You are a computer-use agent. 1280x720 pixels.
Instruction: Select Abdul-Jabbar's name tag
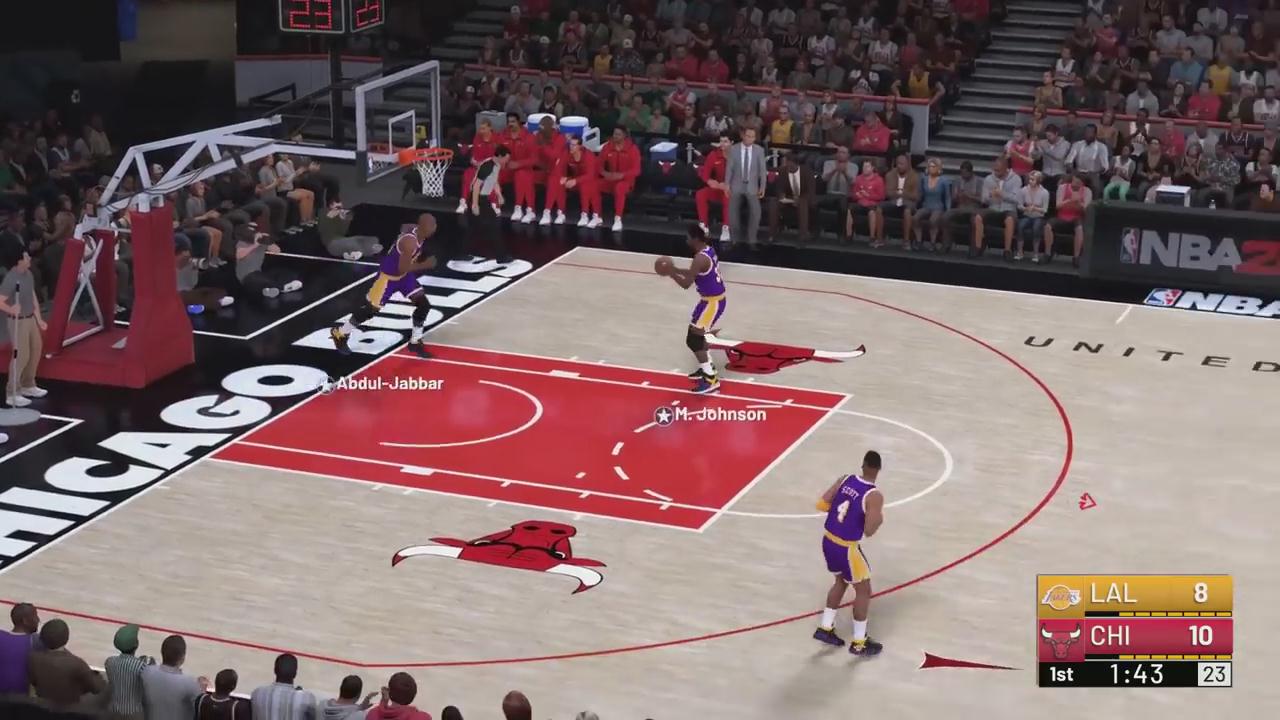(390, 384)
